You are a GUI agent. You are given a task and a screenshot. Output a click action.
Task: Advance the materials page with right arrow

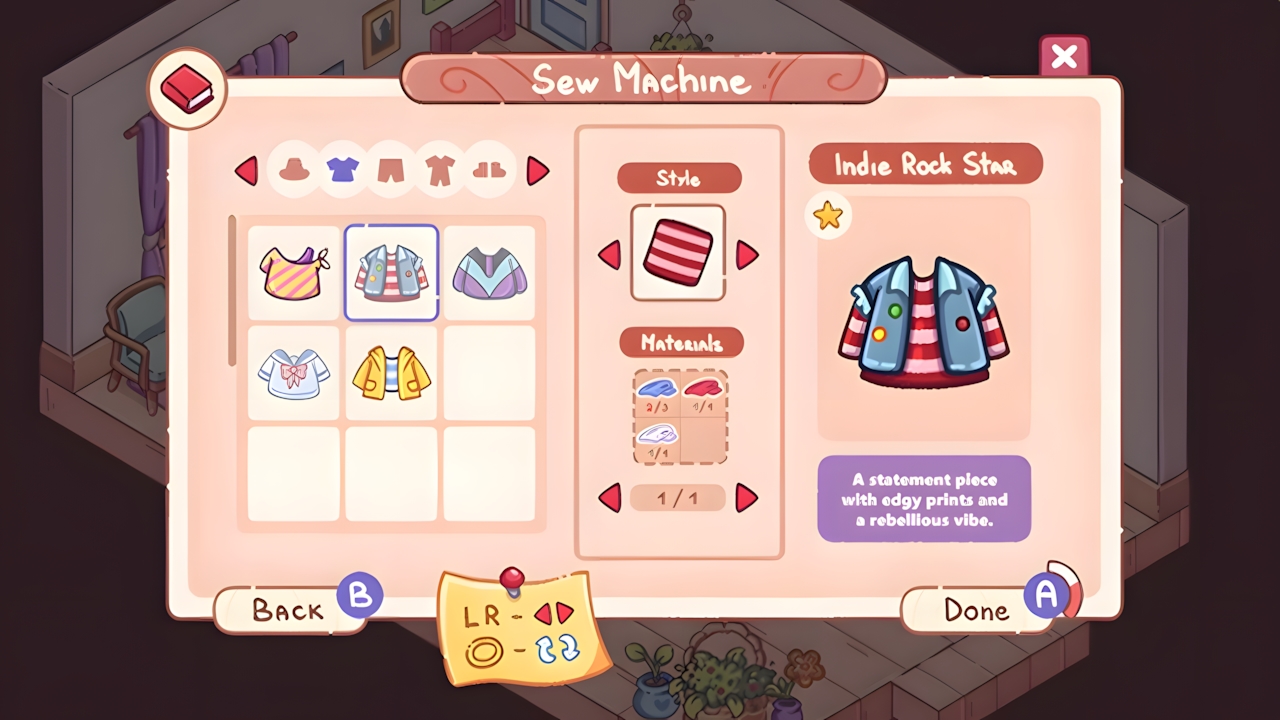[x=746, y=498]
